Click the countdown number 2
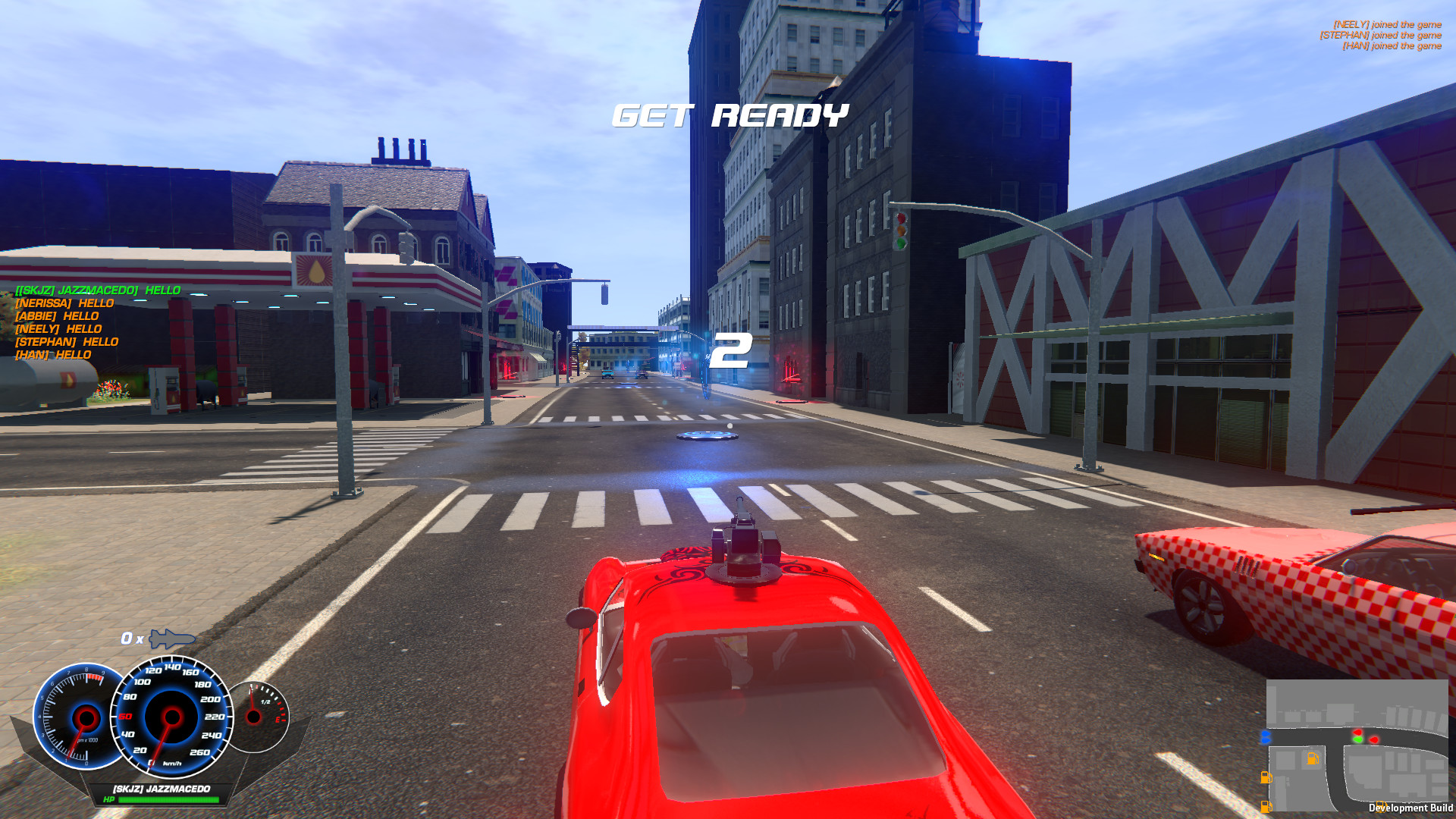 point(730,351)
